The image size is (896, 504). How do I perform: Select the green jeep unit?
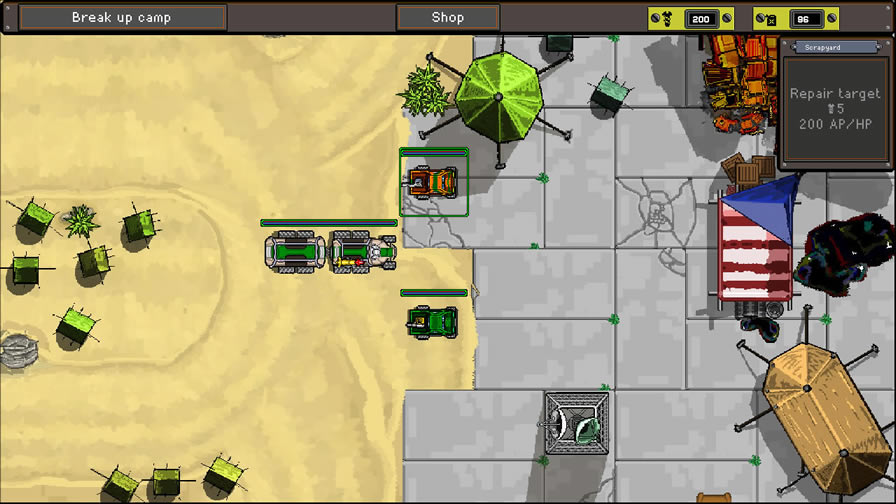pyautogui.click(x=433, y=322)
